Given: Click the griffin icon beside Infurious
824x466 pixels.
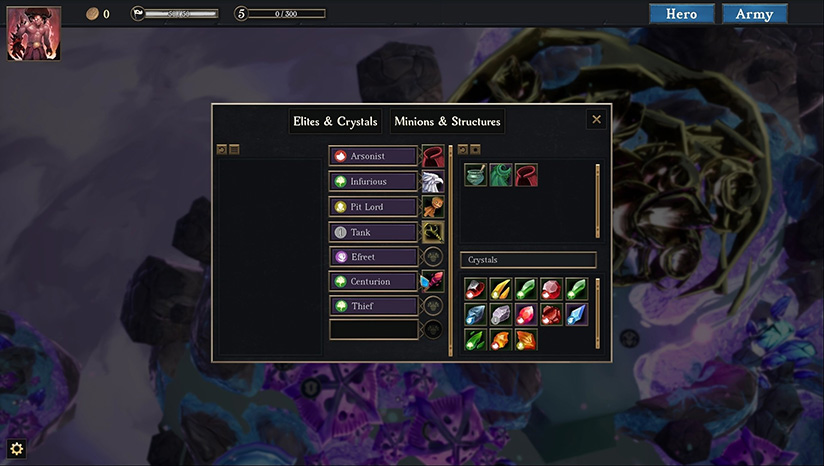Looking at the screenshot, I should coord(433,182).
